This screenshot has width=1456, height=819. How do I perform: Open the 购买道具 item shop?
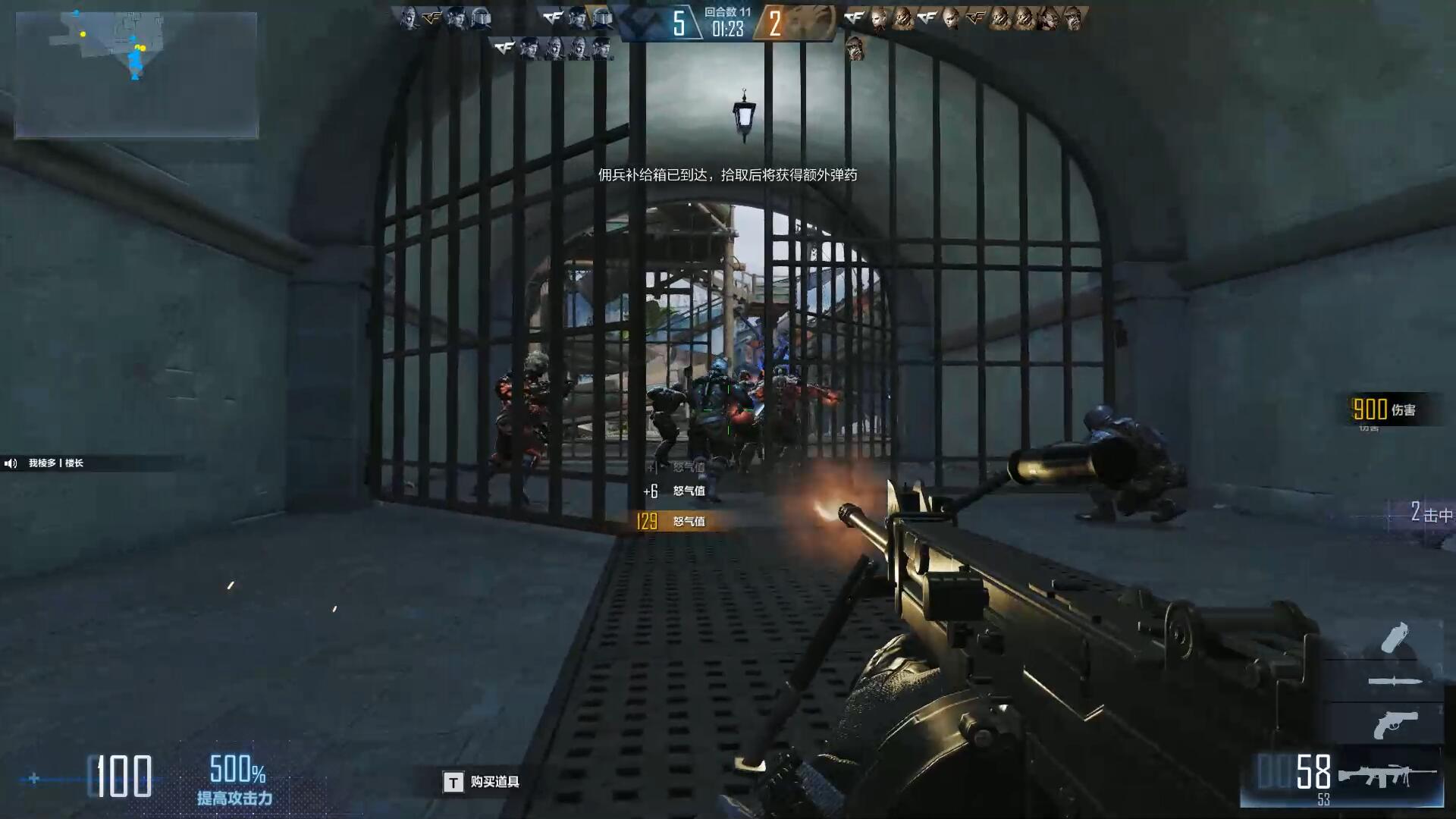pyautogui.click(x=482, y=782)
